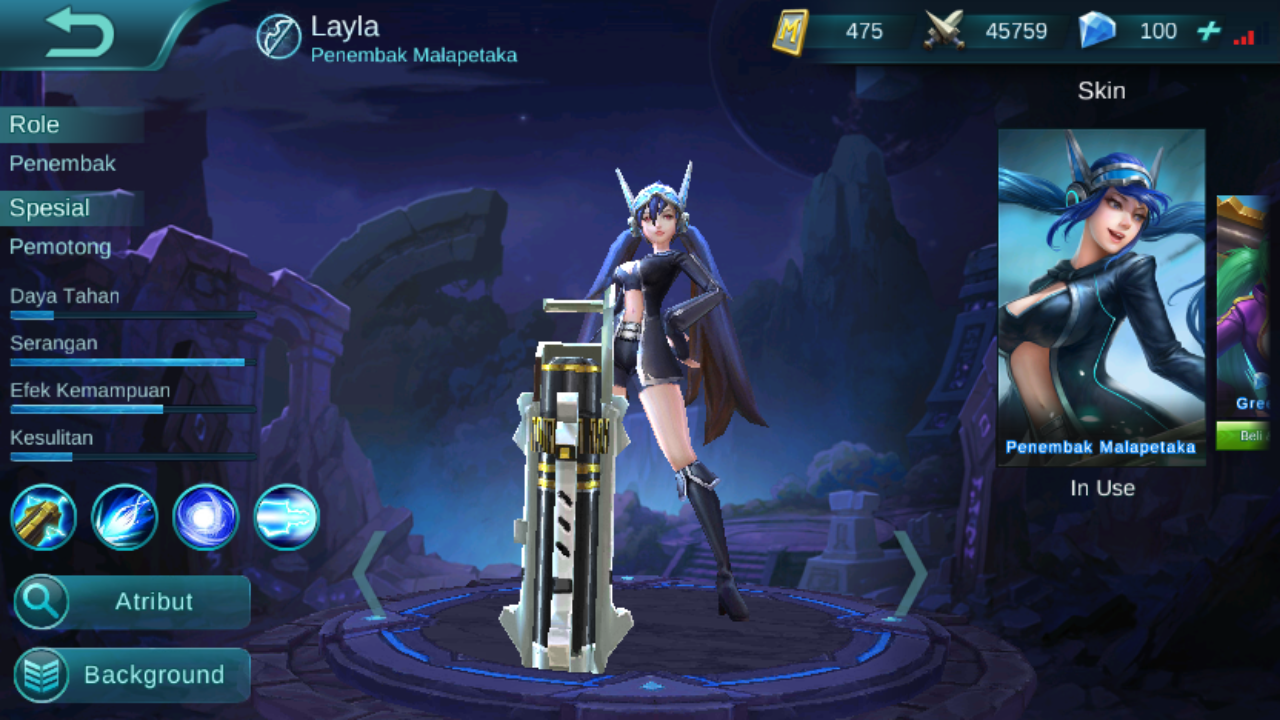Select the Penembak Malapetaka skin thumbnail
The height and width of the screenshot is (720, 1280).
(1101, 290)
